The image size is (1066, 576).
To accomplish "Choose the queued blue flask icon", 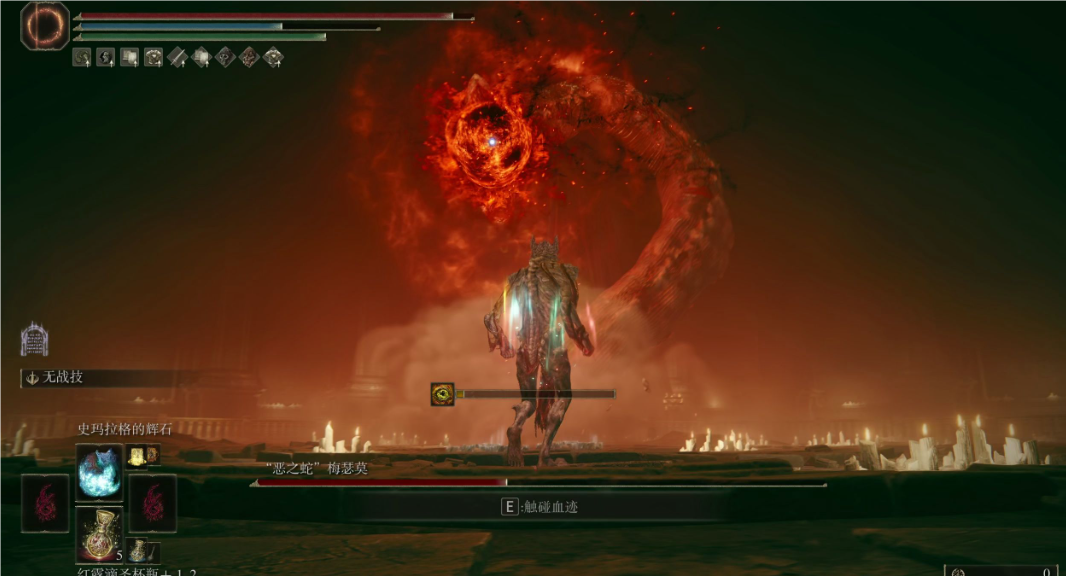I will [138, 551].
